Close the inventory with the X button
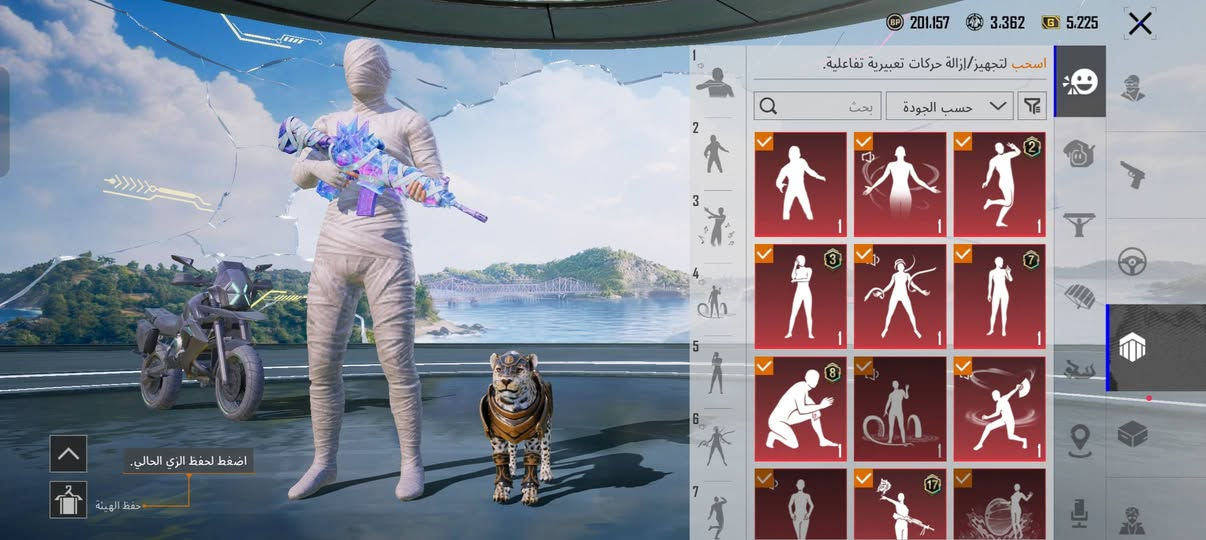The width and height of the screenshot is (1206, 540). click(x=1140, y=24)
